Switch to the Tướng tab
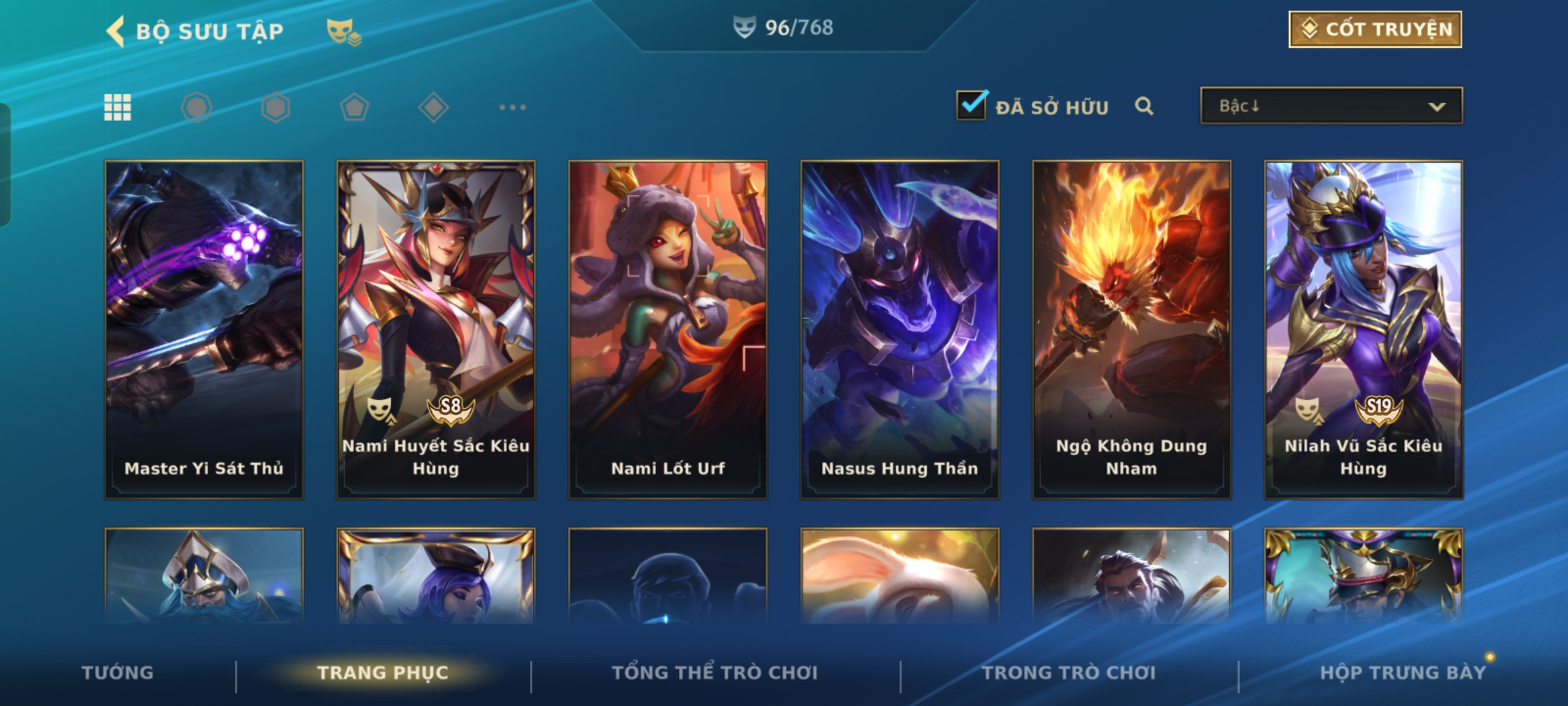This screenshot has width=1568, height=706. coord(118,673)
